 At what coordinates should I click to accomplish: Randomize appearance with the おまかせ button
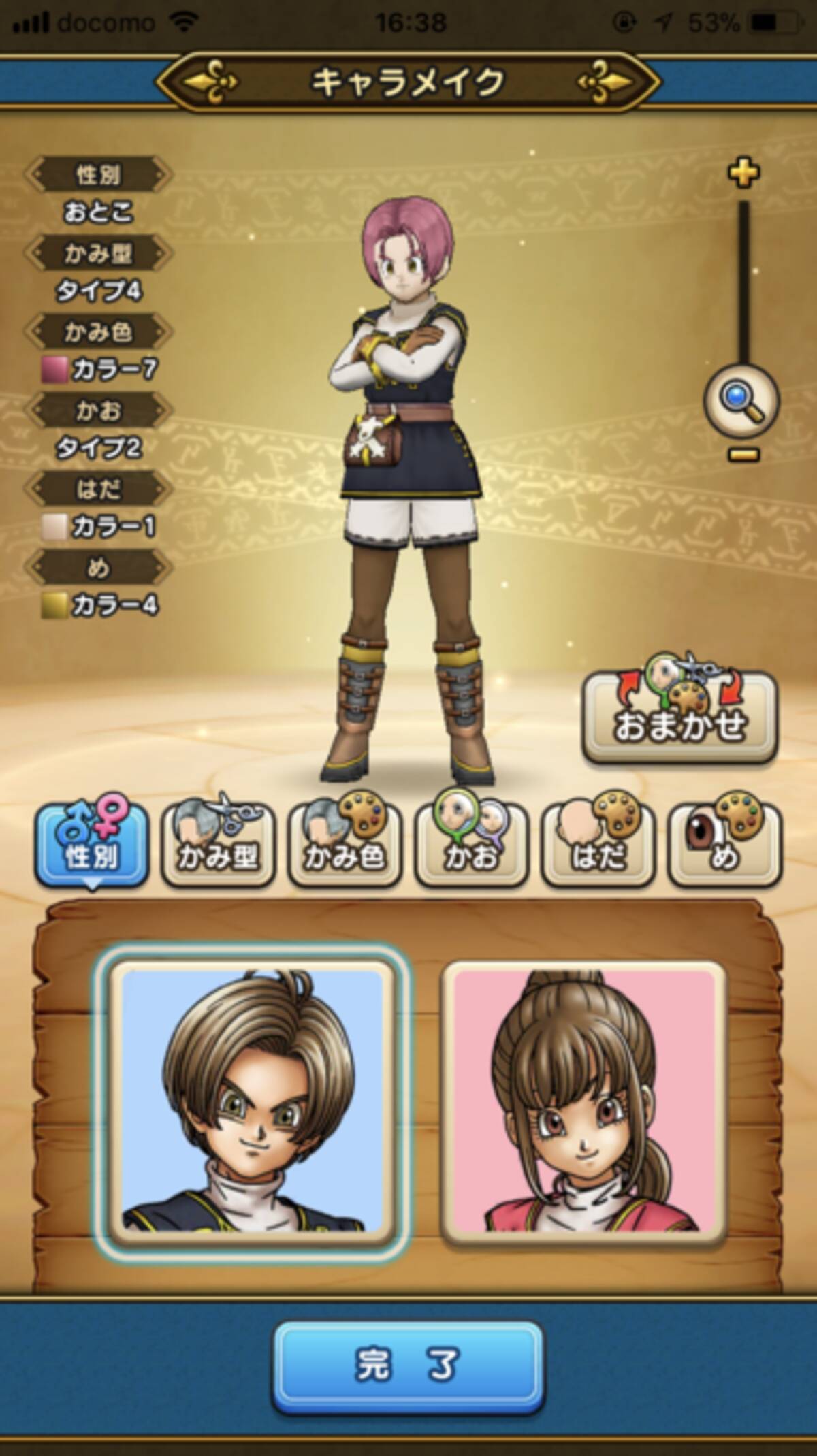pos(679,715)
